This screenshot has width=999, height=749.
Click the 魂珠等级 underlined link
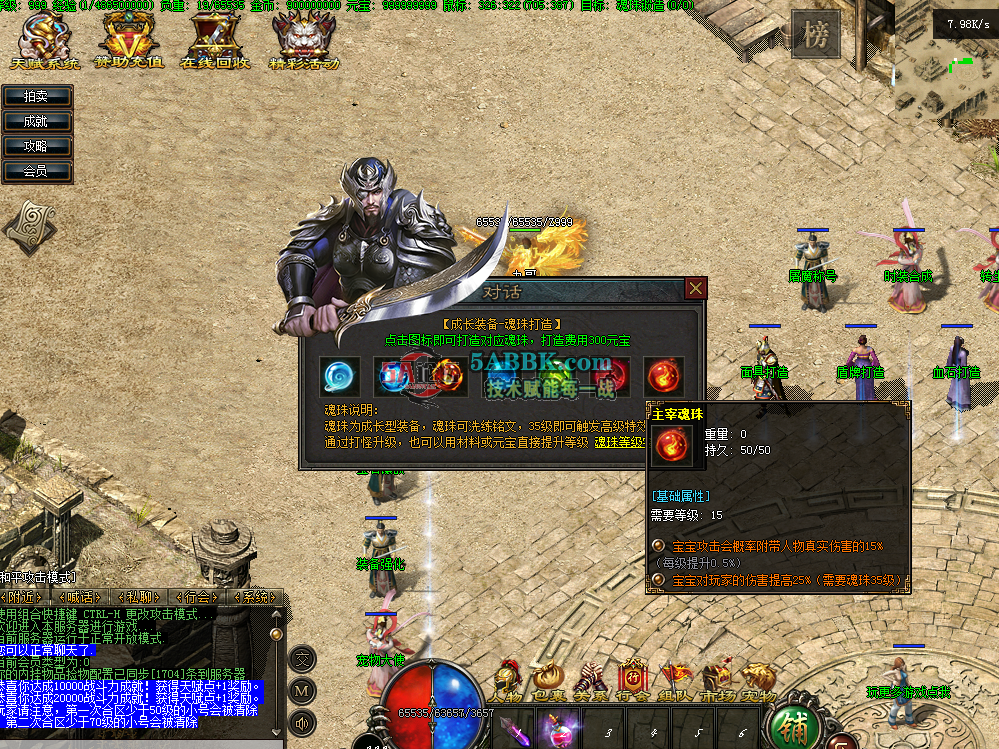[622, 441]
